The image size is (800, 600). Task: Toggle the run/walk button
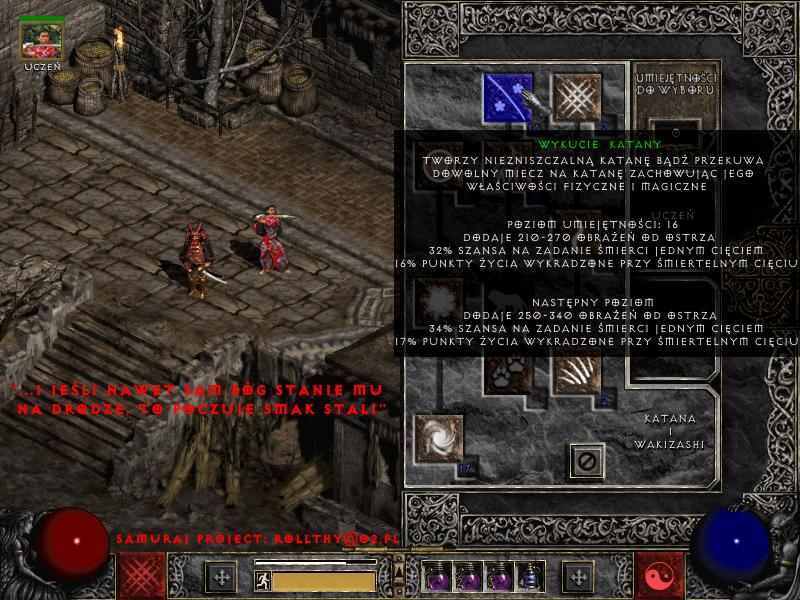(x=262, y=578)
